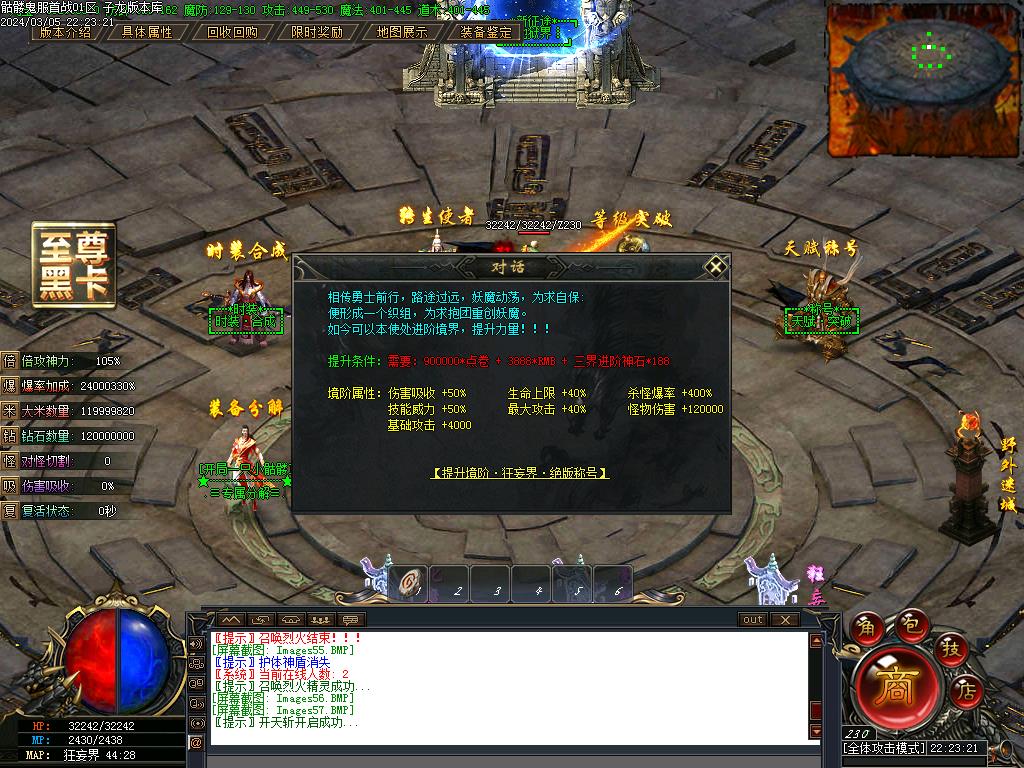Open the minimap in the corner
This screenshot has height=768, width=1024.
(924, 78)
